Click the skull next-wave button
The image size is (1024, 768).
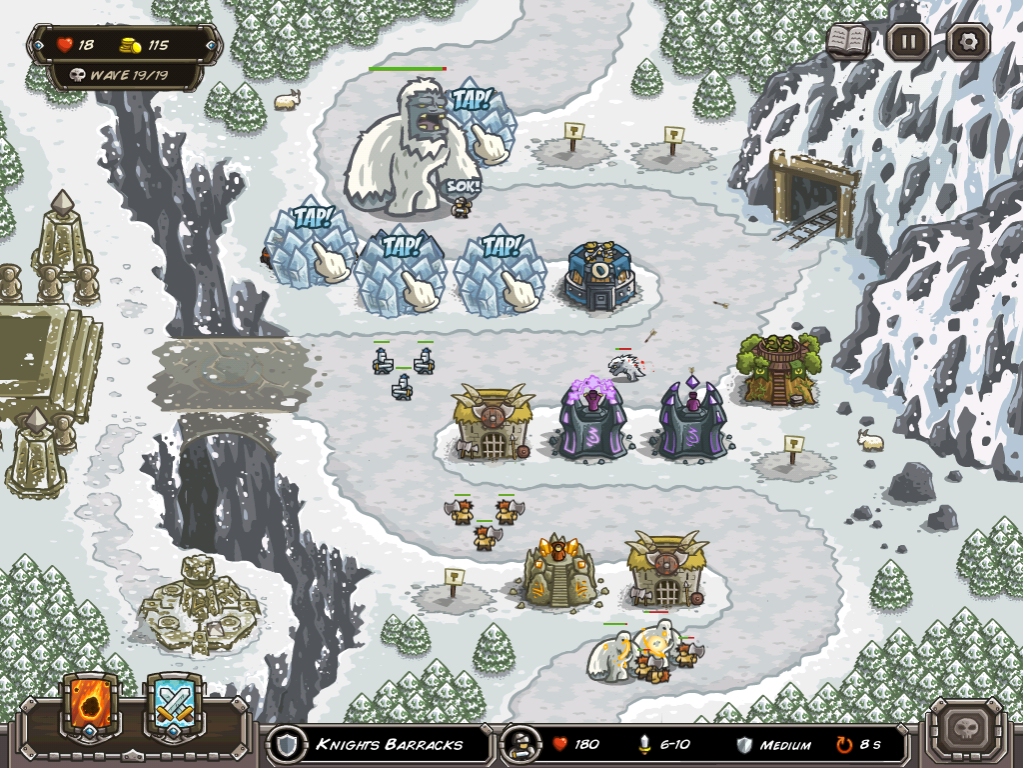965,726
